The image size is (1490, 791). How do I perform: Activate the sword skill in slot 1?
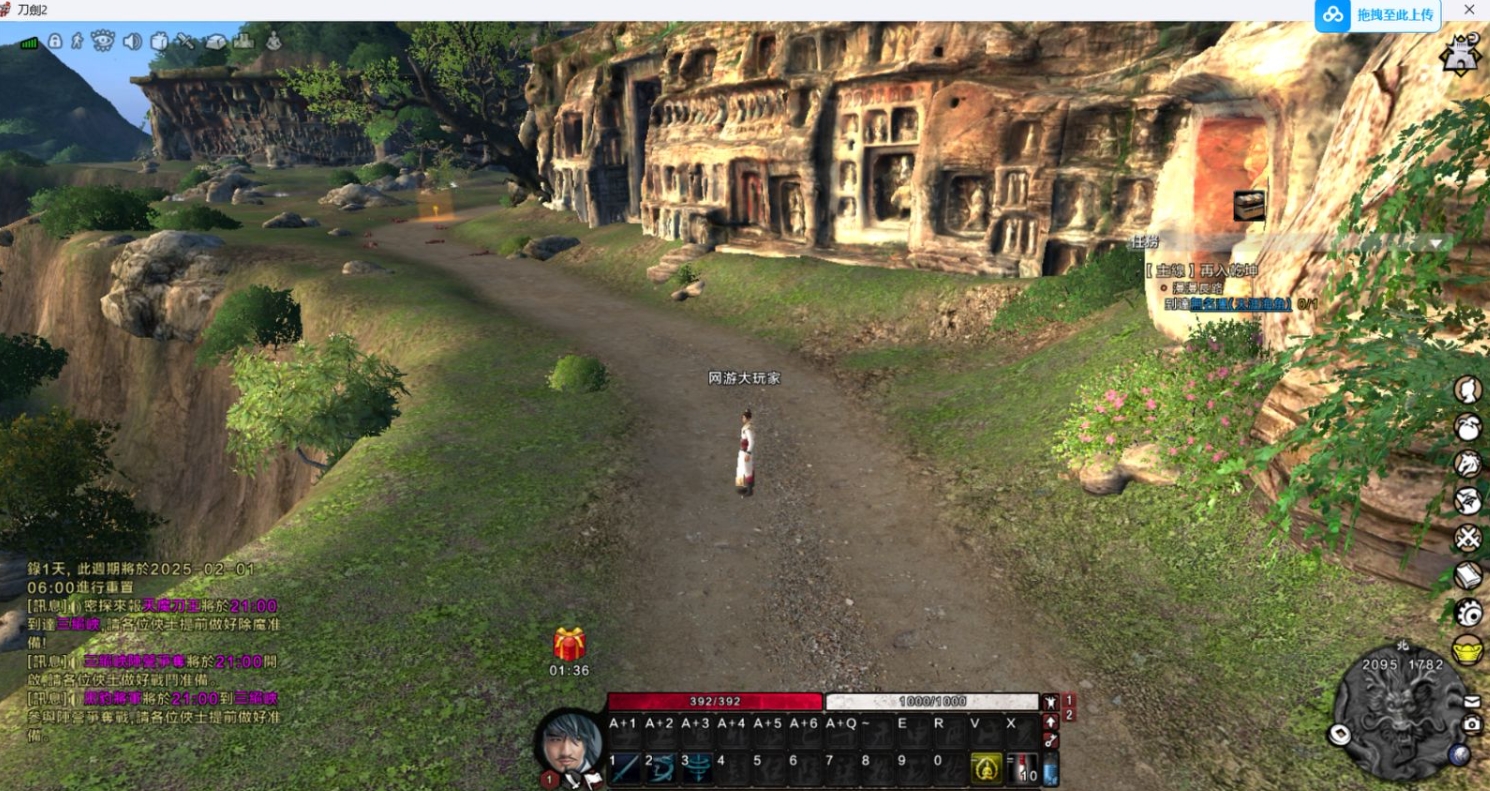click(626, 768)
